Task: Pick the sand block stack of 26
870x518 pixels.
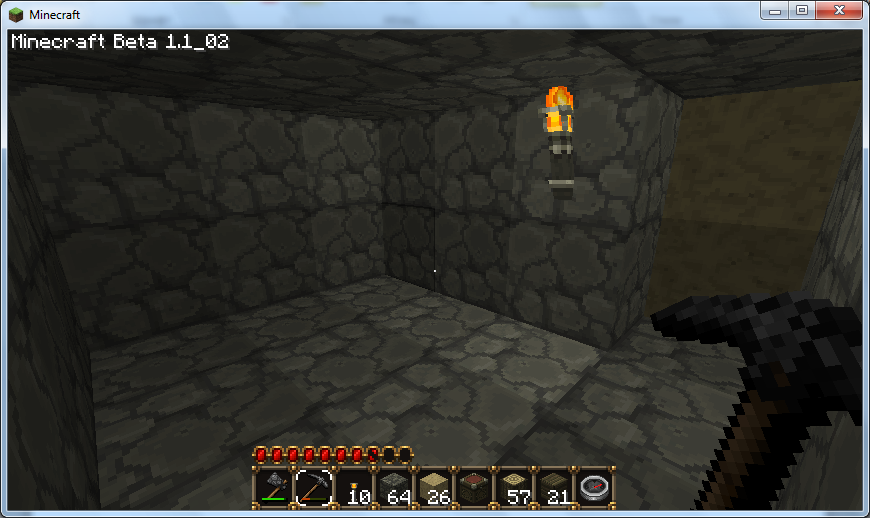Action: 433,487
